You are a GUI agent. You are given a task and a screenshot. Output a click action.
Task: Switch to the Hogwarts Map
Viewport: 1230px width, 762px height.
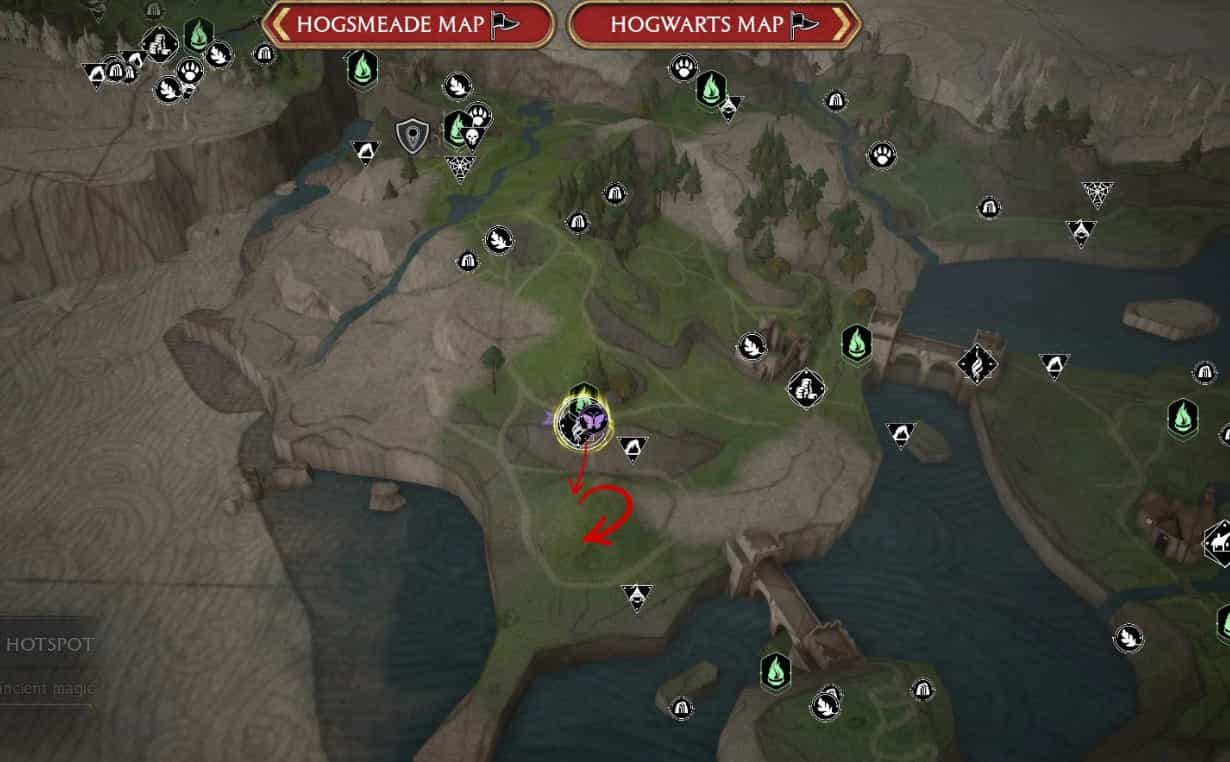coord(714,24)
